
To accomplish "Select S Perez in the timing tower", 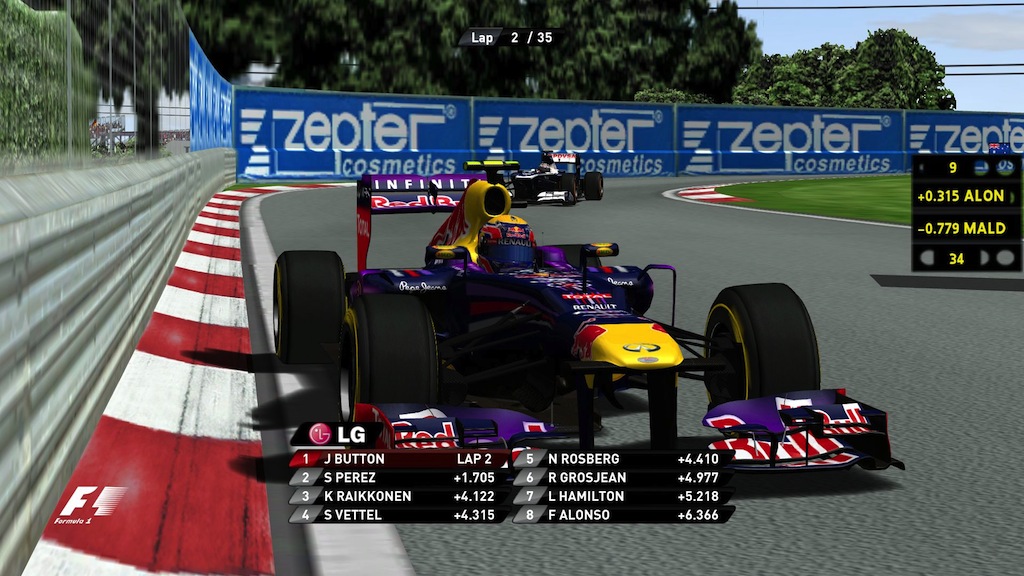I will (x=400, y=478).
